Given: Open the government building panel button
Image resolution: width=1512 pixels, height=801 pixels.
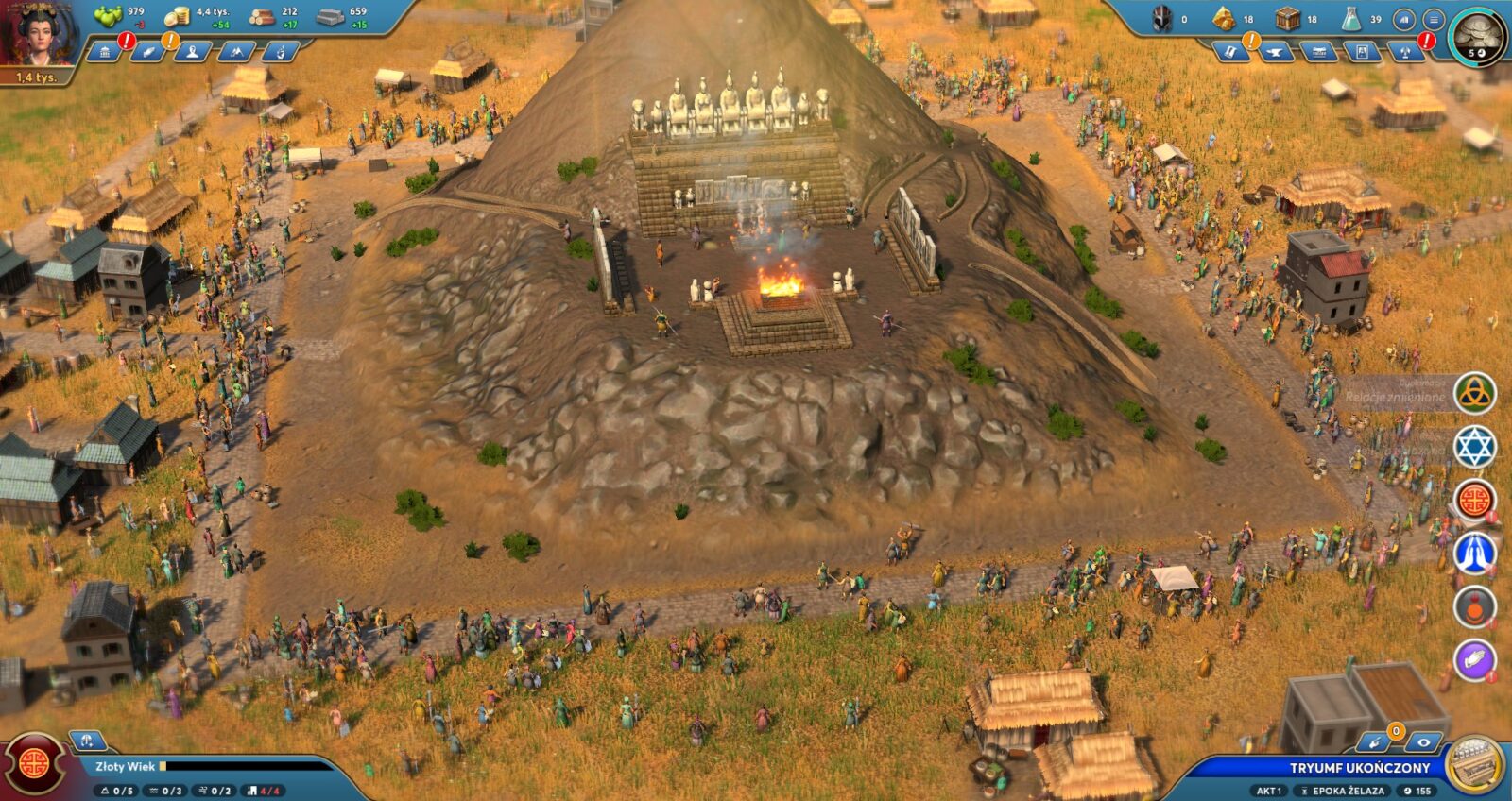Looking at the screenshot, I should point(104,52).
